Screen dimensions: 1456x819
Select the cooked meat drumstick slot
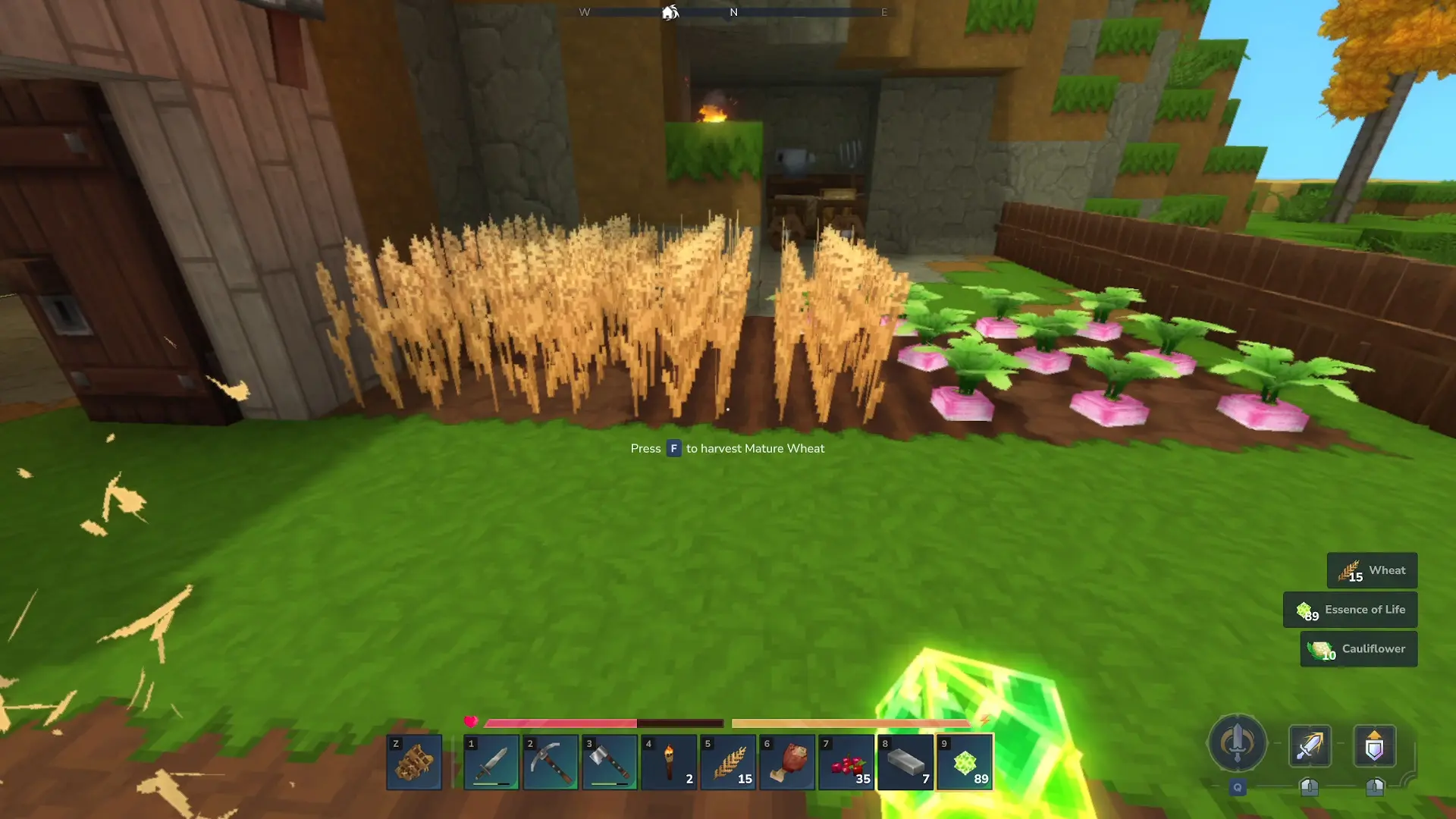tap(787, 762)
